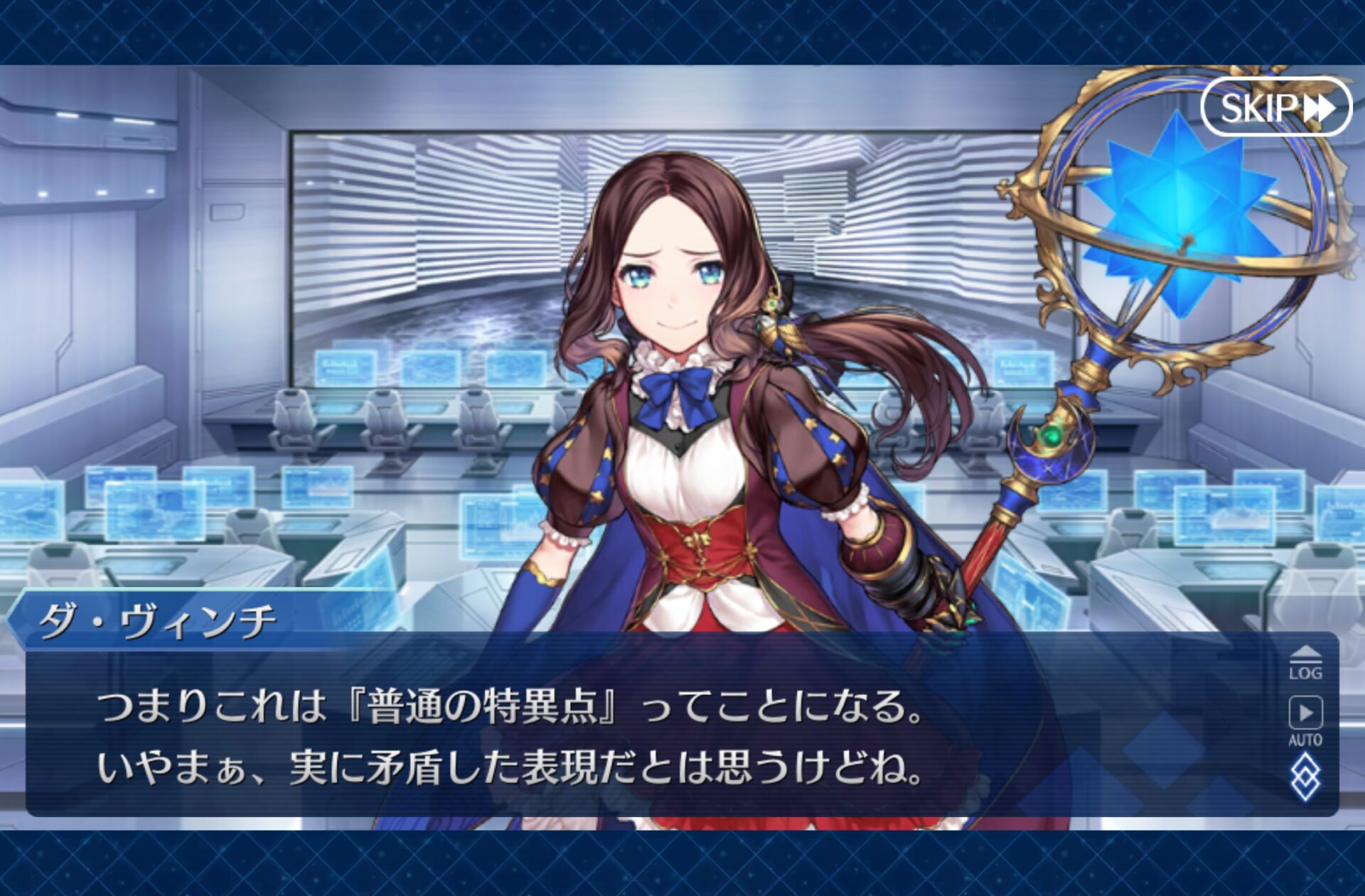Tap the diamond advance indicator icon

pyautogui.click(x=1305, y=779)
